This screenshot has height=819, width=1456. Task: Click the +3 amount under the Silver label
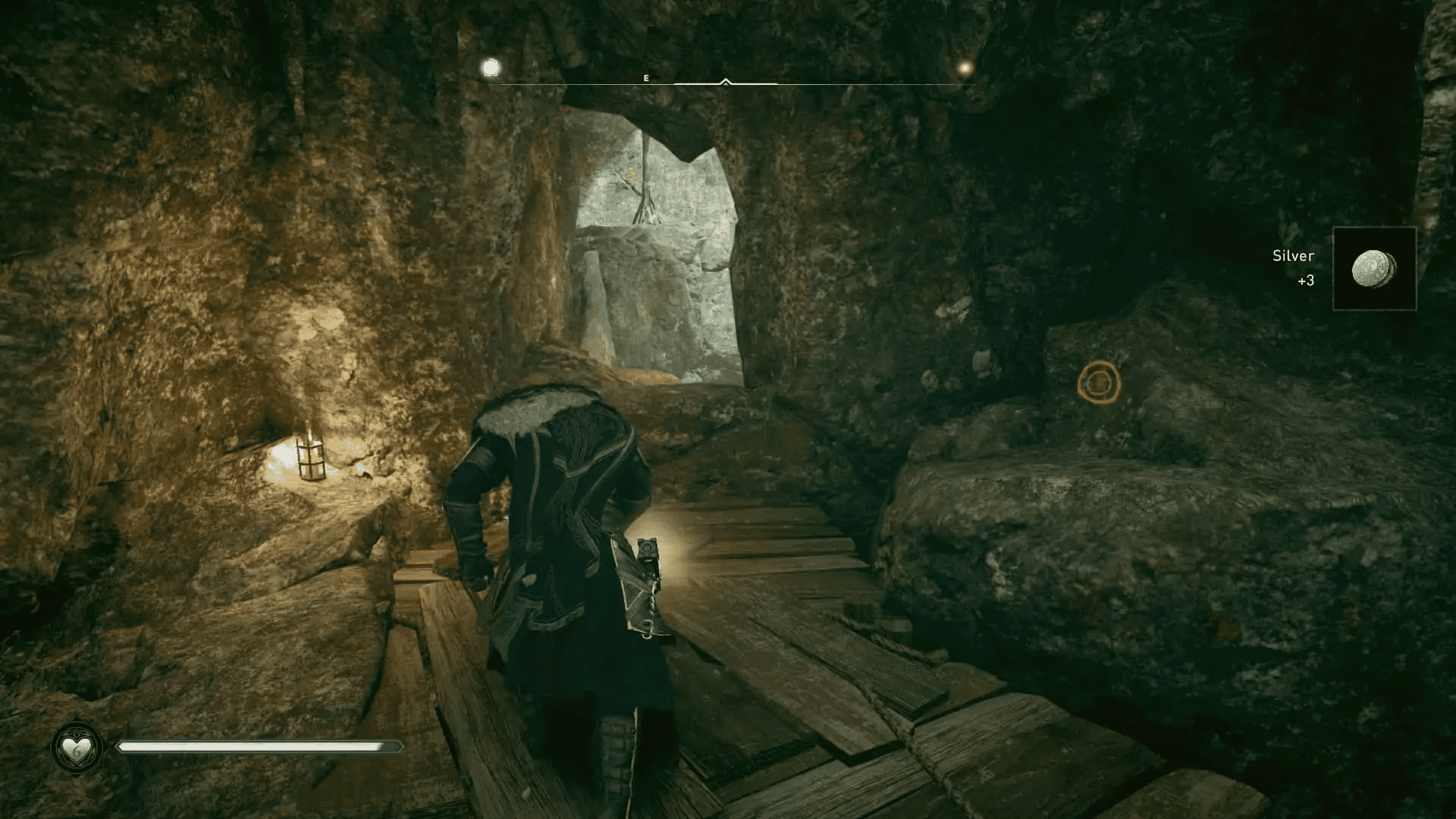coord(1306,280)
